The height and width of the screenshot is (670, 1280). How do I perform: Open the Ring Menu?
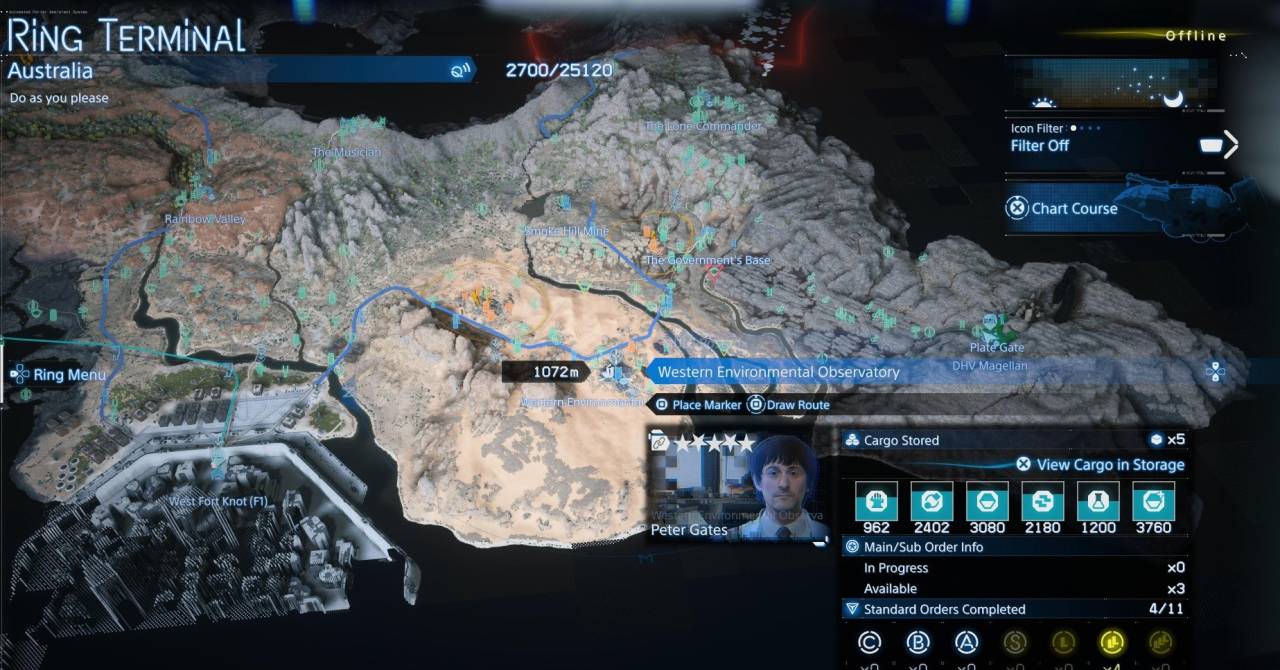pos(60,375)
